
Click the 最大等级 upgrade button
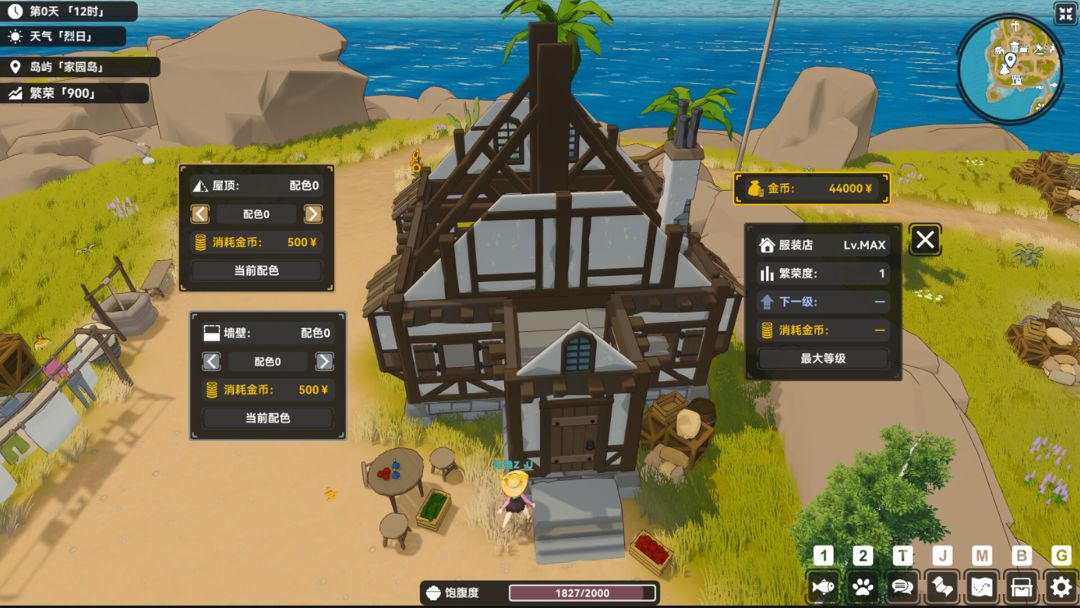[823, 358]
